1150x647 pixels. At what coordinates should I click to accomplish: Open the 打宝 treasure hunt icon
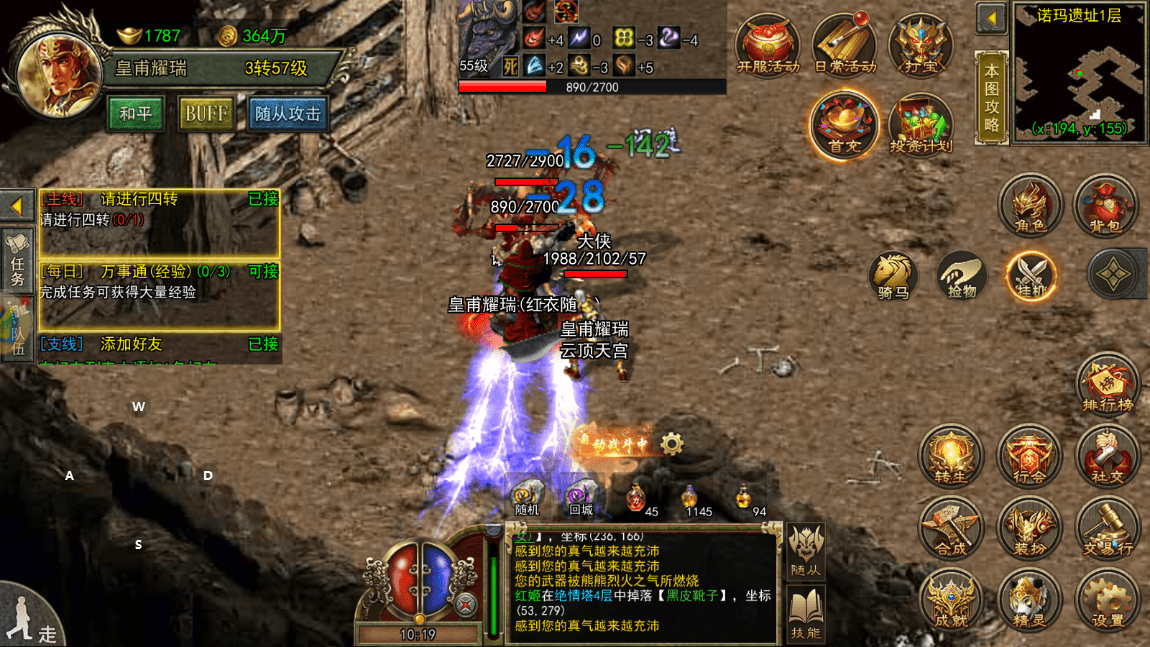point(919,46)
